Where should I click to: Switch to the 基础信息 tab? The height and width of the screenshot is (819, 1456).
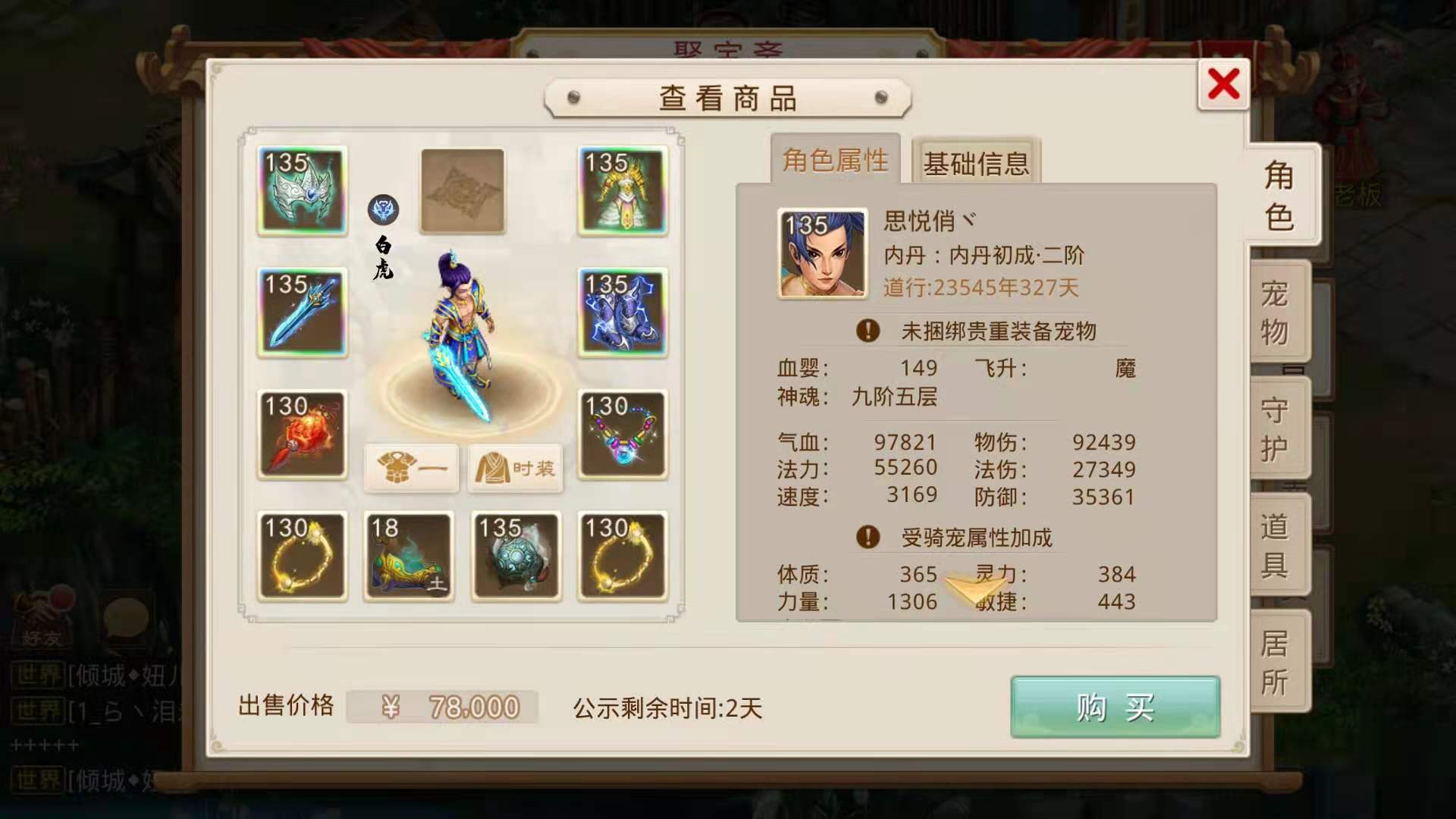click(975, 162)
